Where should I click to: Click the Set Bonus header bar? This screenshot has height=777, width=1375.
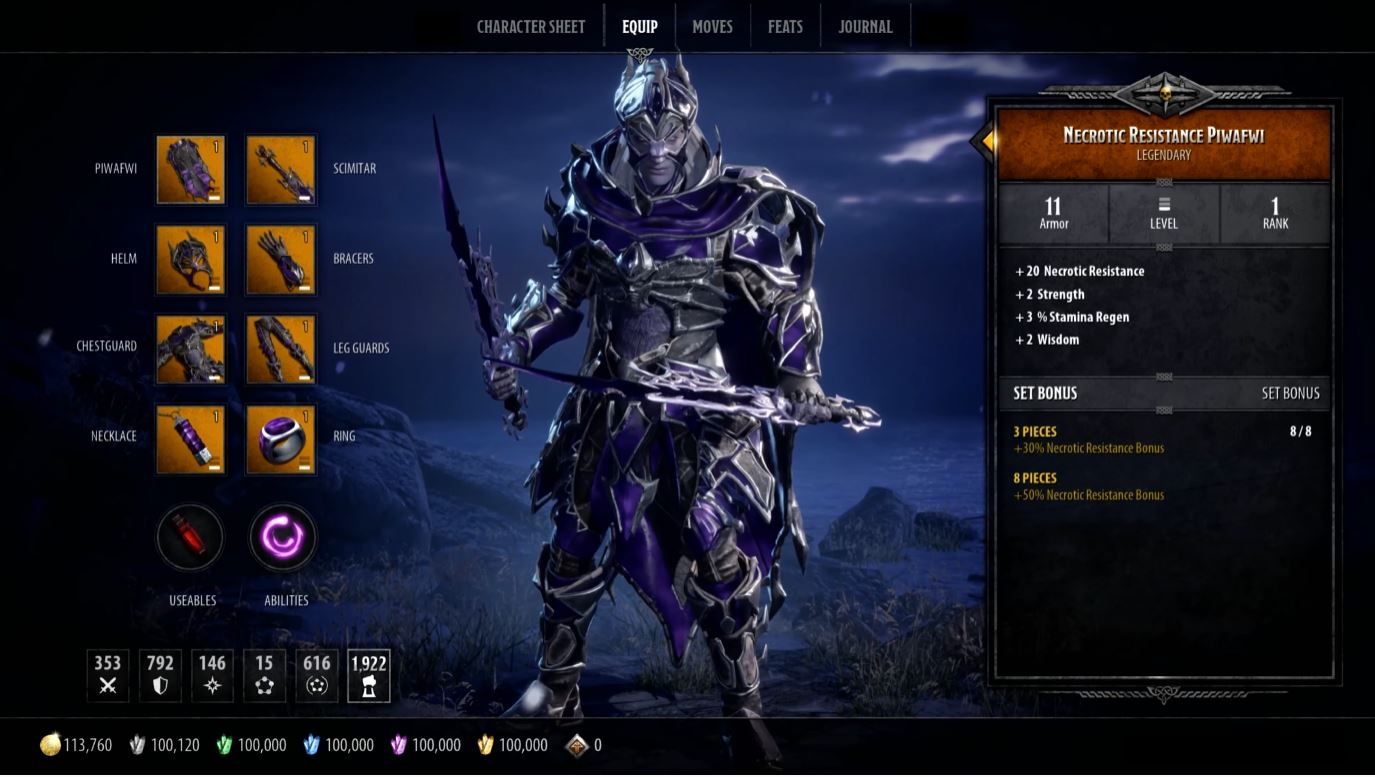pos(1164,393)
